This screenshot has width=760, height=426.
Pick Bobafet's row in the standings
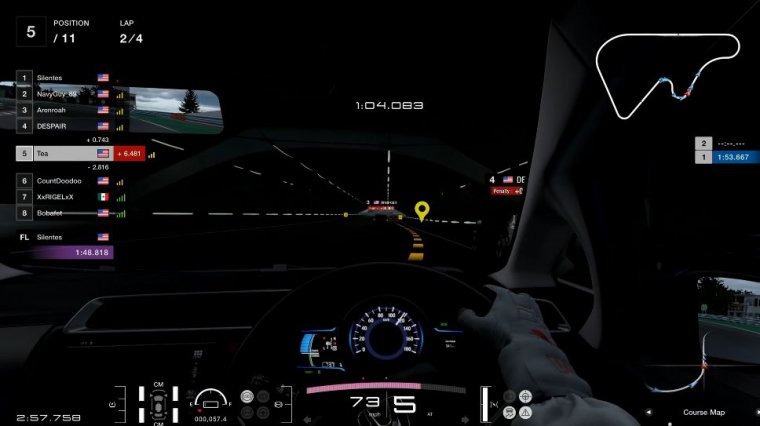[x=62, y=213]
